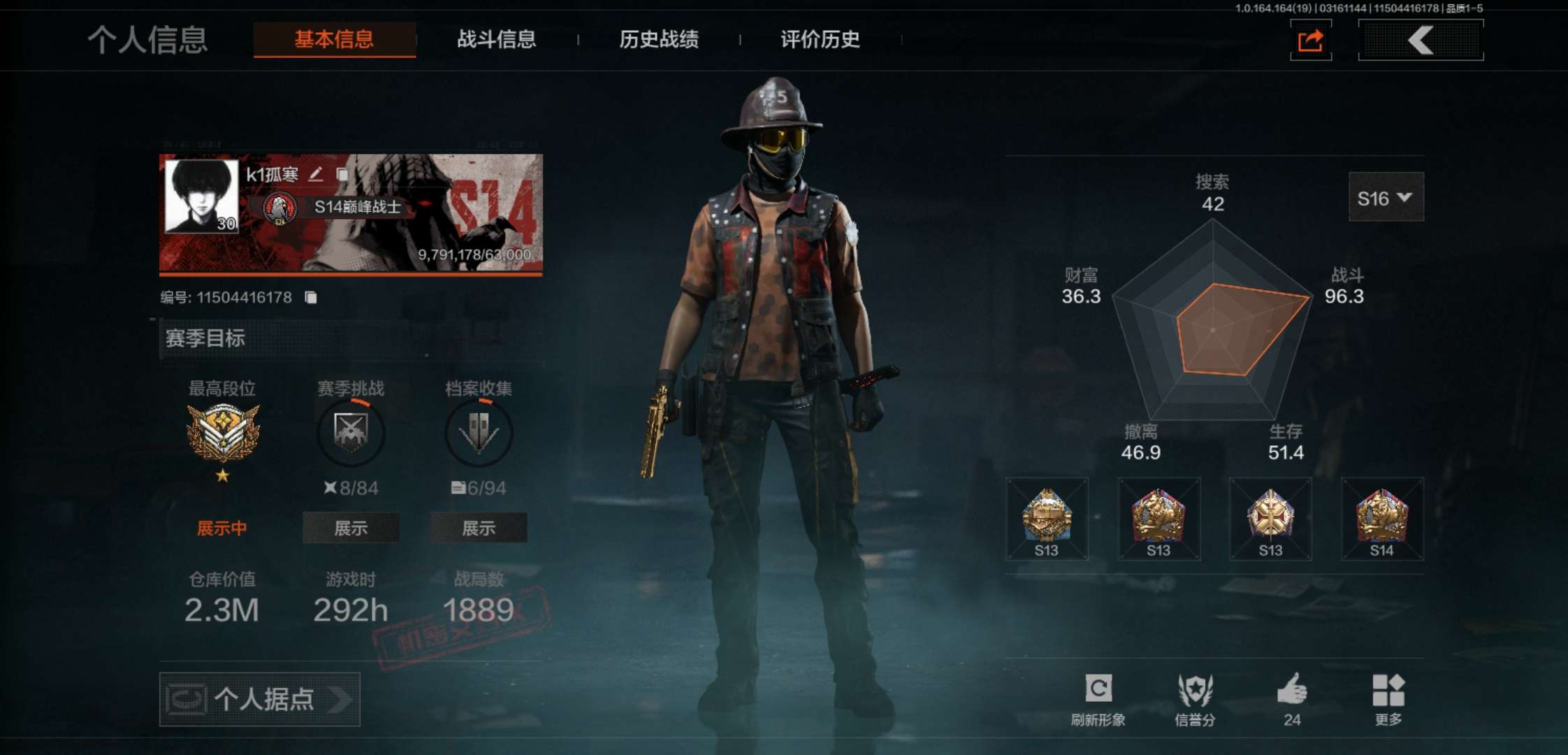
Task: Open the 历史战绩 tab
Action: pos(659,41)
